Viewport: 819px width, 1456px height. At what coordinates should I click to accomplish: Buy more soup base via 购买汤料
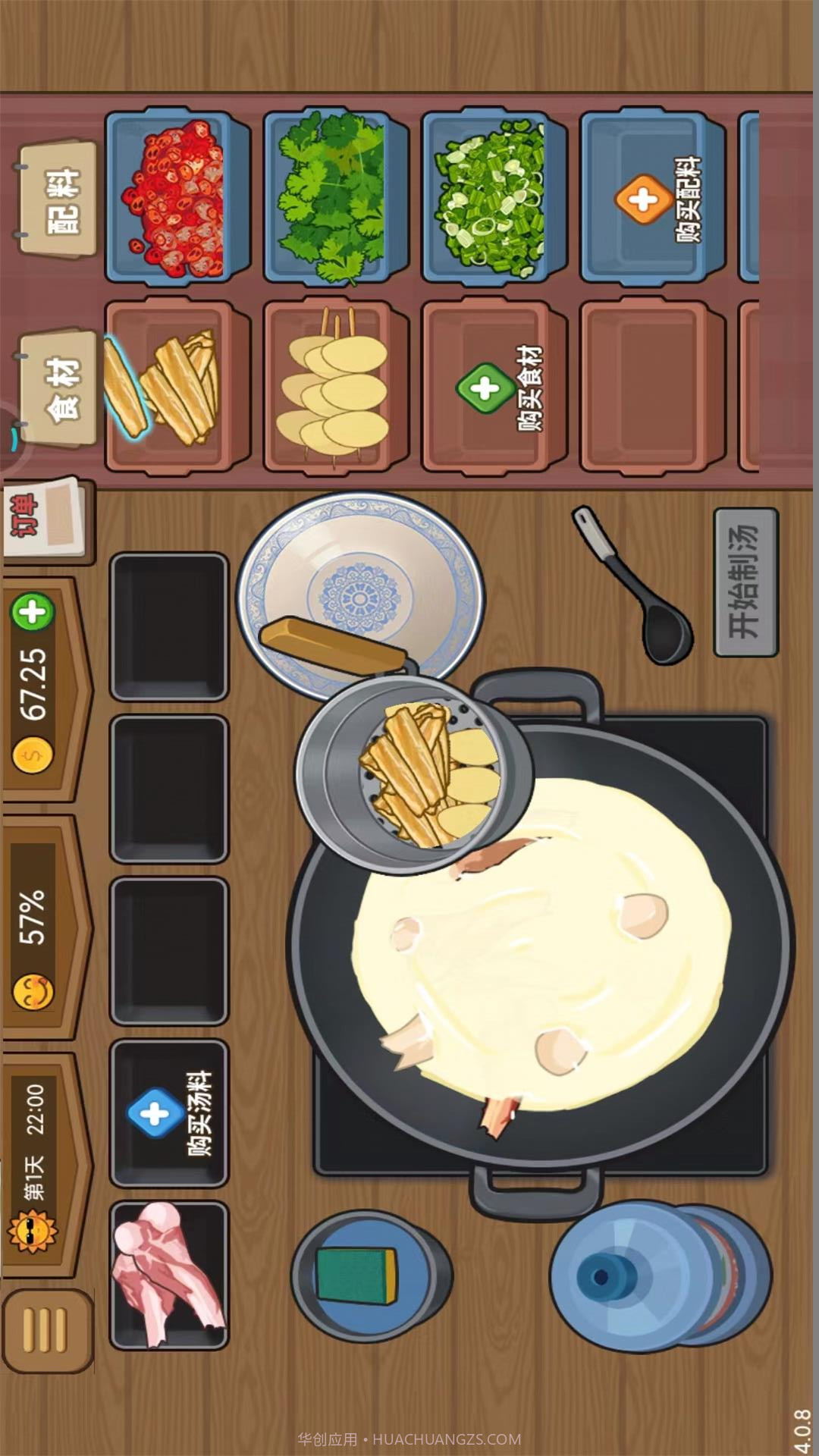(169, 1112)
